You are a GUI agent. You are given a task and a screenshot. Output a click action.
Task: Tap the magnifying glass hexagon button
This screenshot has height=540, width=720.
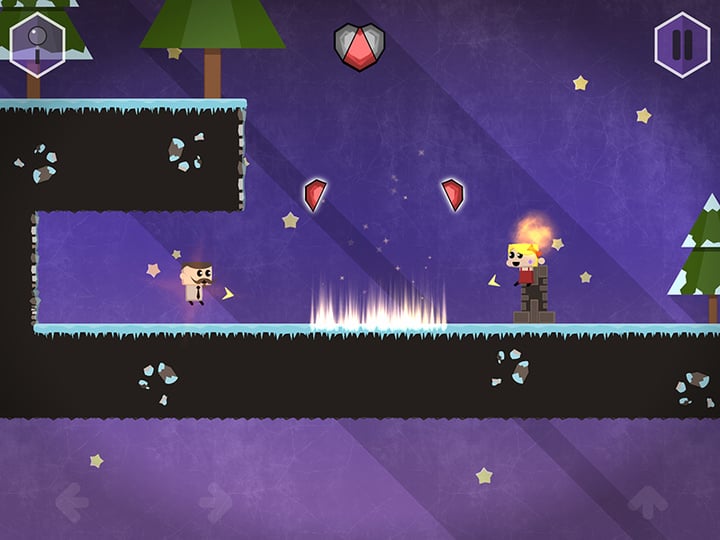[x=37, y=45]
